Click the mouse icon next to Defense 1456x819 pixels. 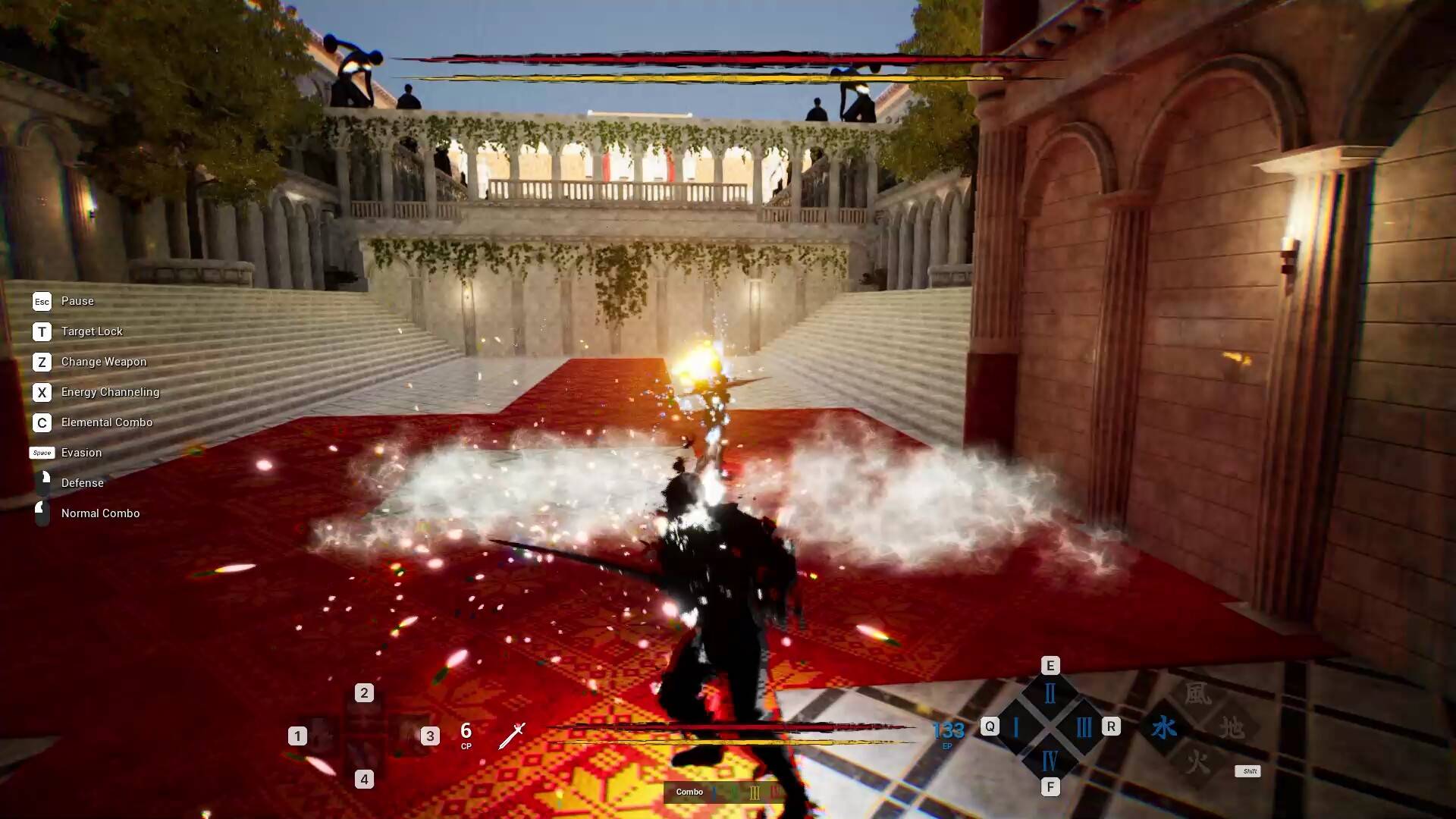pos(42,483)
